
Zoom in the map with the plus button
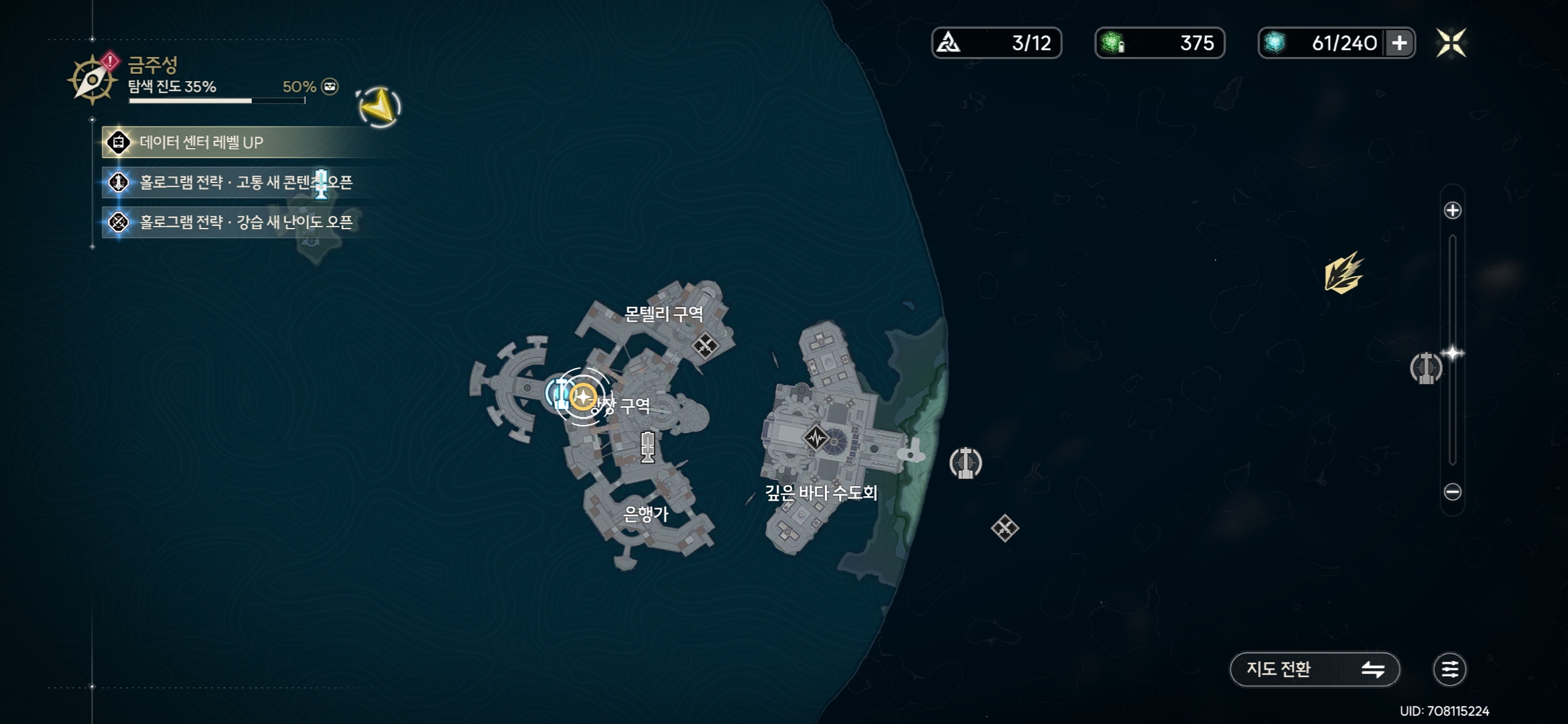tap(1452, 210)
